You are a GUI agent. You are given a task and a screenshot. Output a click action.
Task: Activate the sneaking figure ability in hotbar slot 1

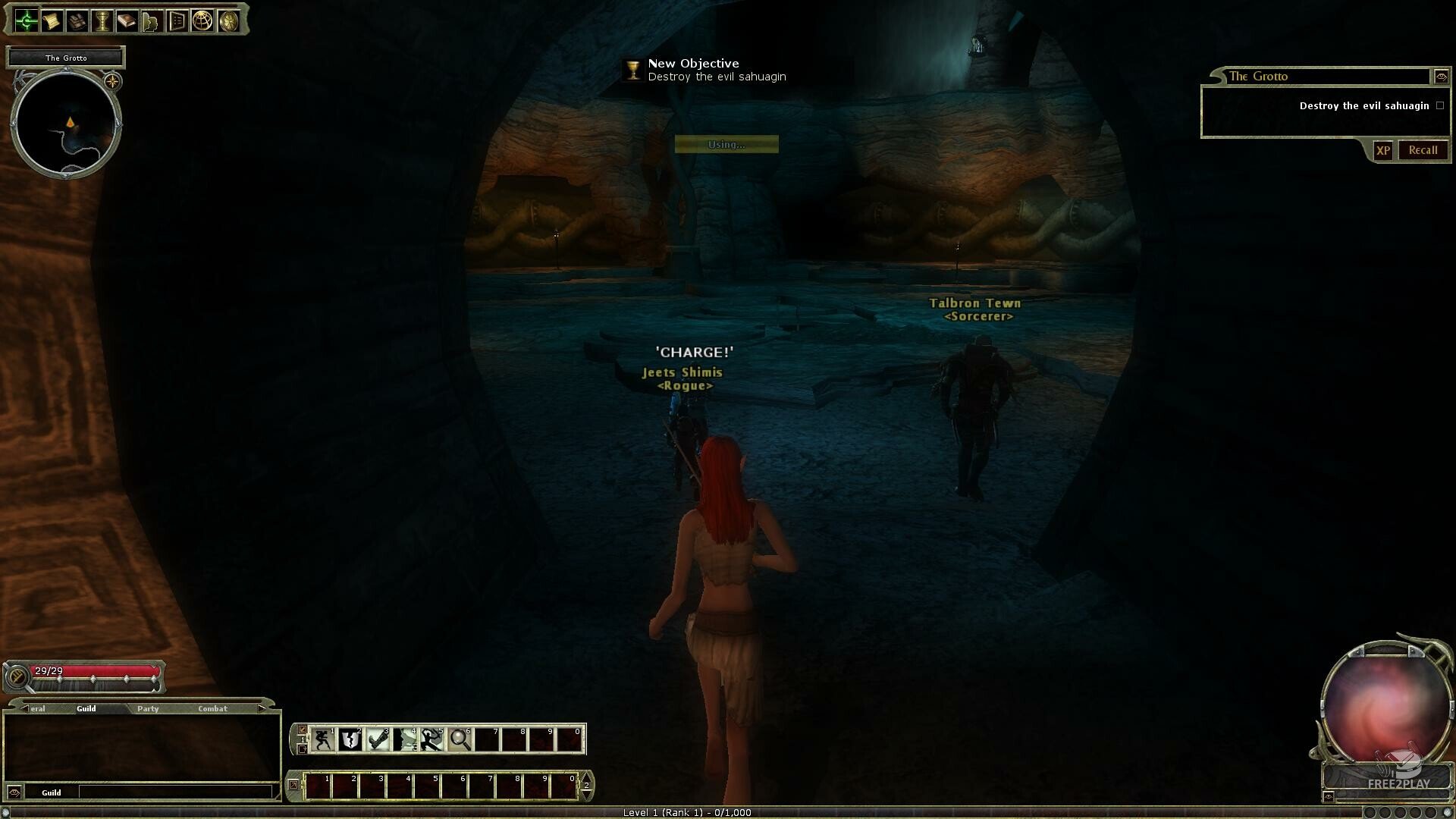click(323, 739)
